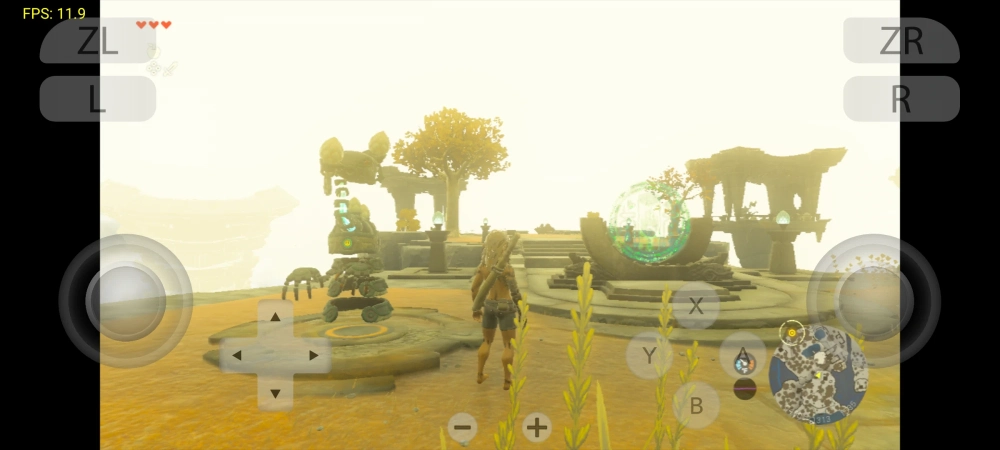Tap the plus touch overlay button
The image size is (1000, 450).
537,428
